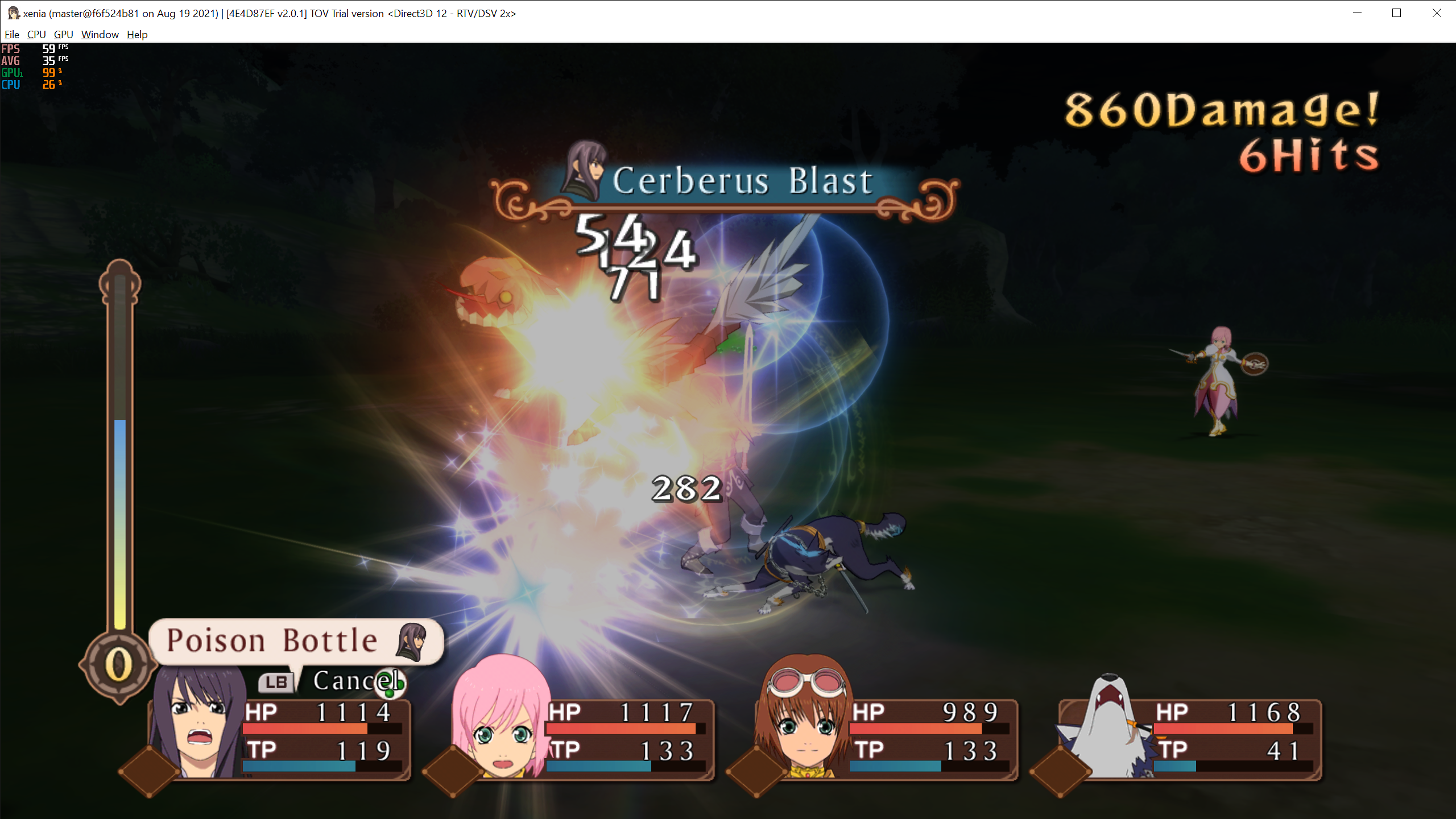1456x819 pixels.
Task: Open the File menu
Action: pyautogui.click(x=11, y=34)
